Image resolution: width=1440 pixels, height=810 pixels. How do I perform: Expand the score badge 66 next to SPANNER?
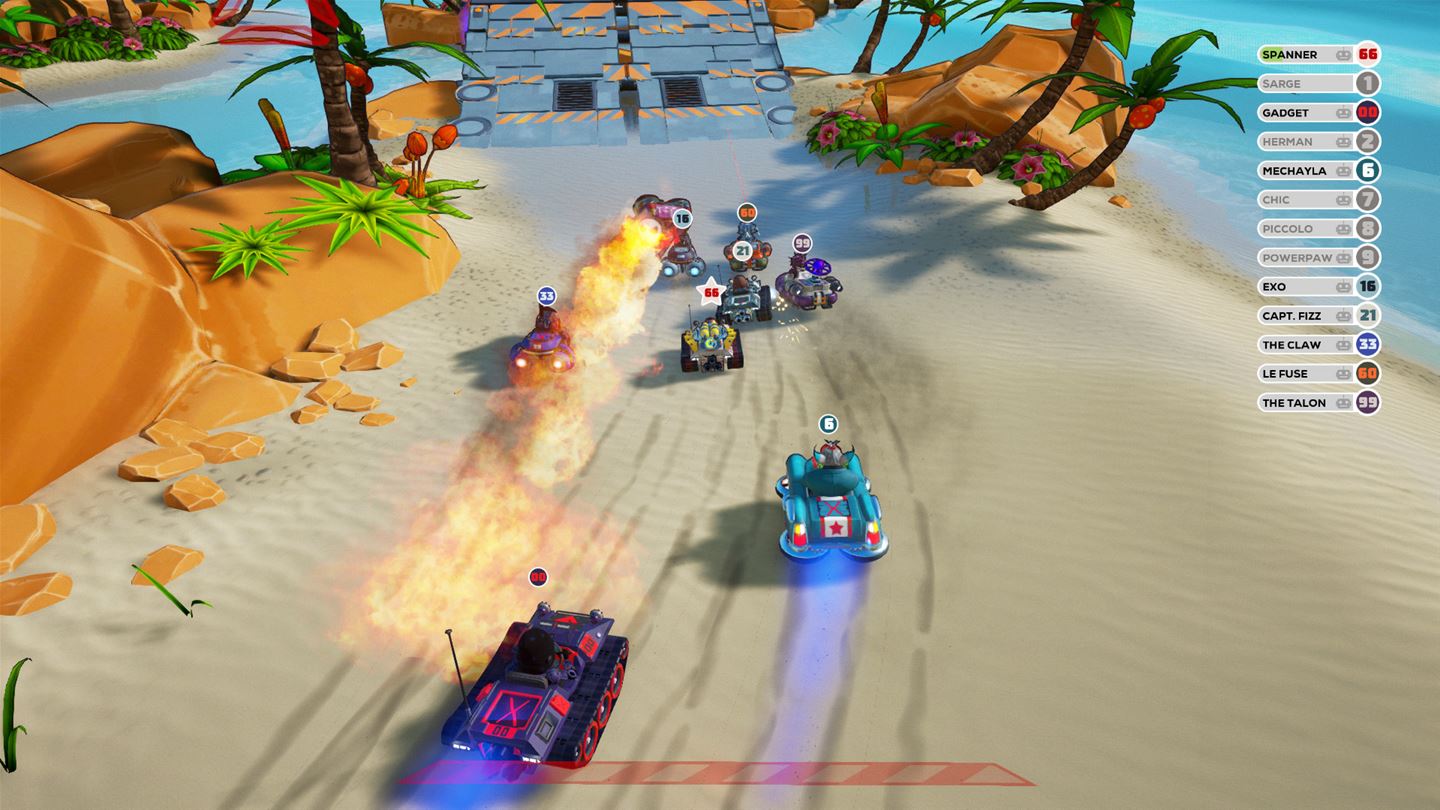point(1368,54)
